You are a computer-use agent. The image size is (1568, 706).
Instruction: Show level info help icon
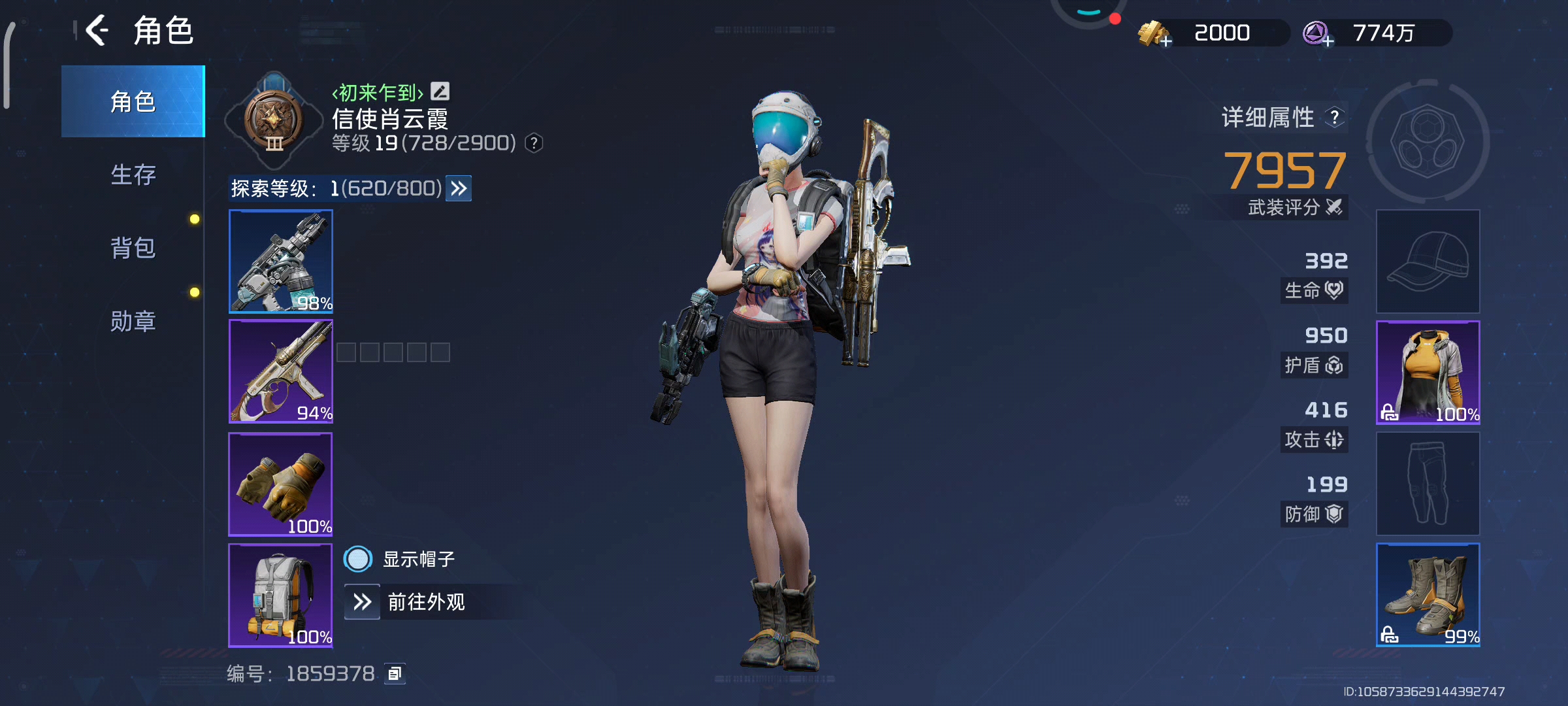[534, 143]
